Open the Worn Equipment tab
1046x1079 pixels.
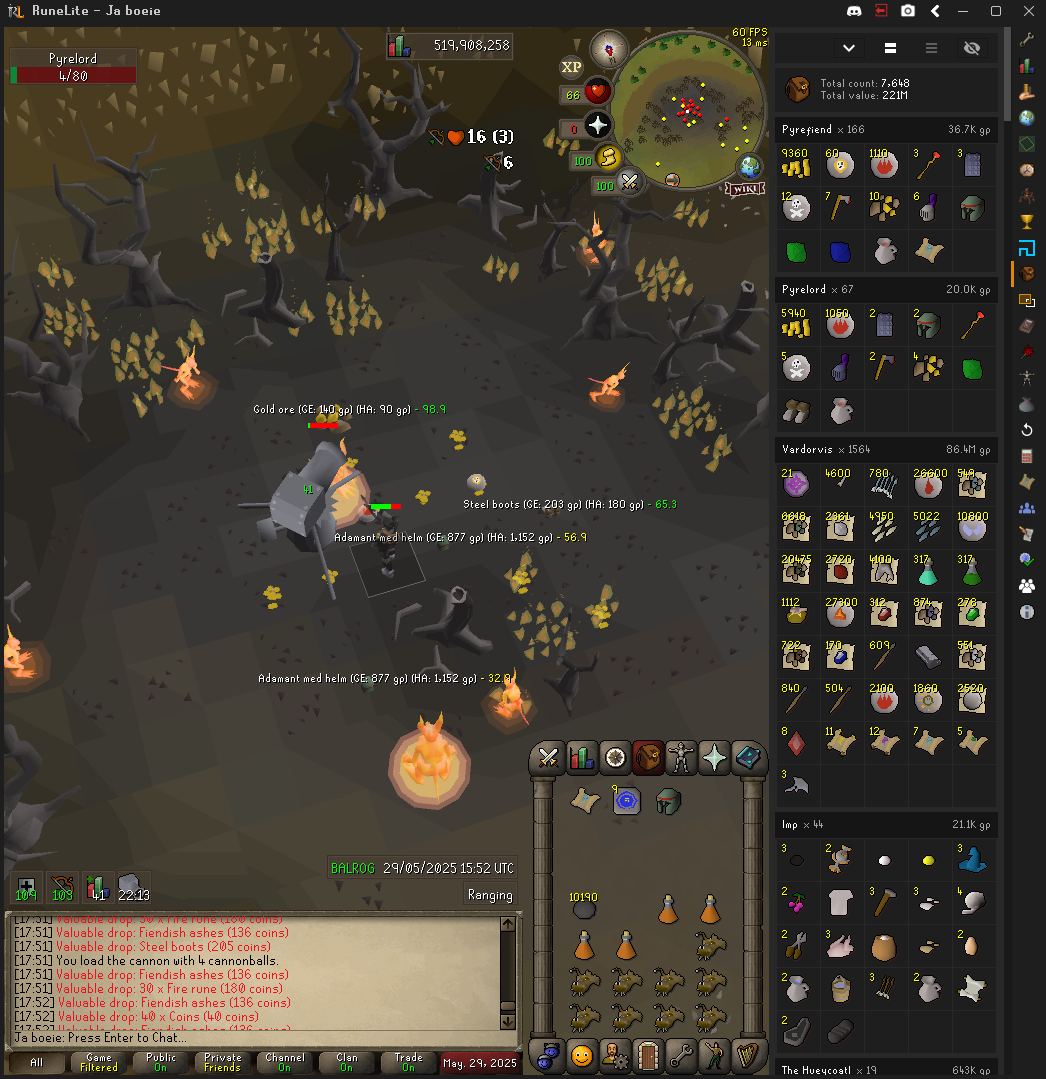[681, 757]
